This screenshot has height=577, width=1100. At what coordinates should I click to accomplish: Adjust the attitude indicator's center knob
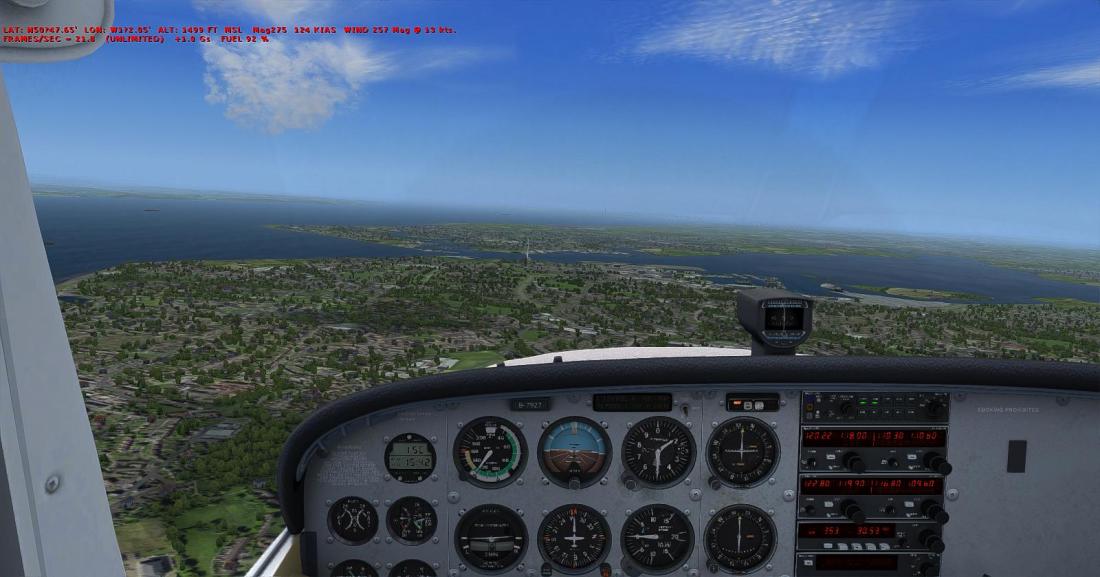(x=574, y=483)
